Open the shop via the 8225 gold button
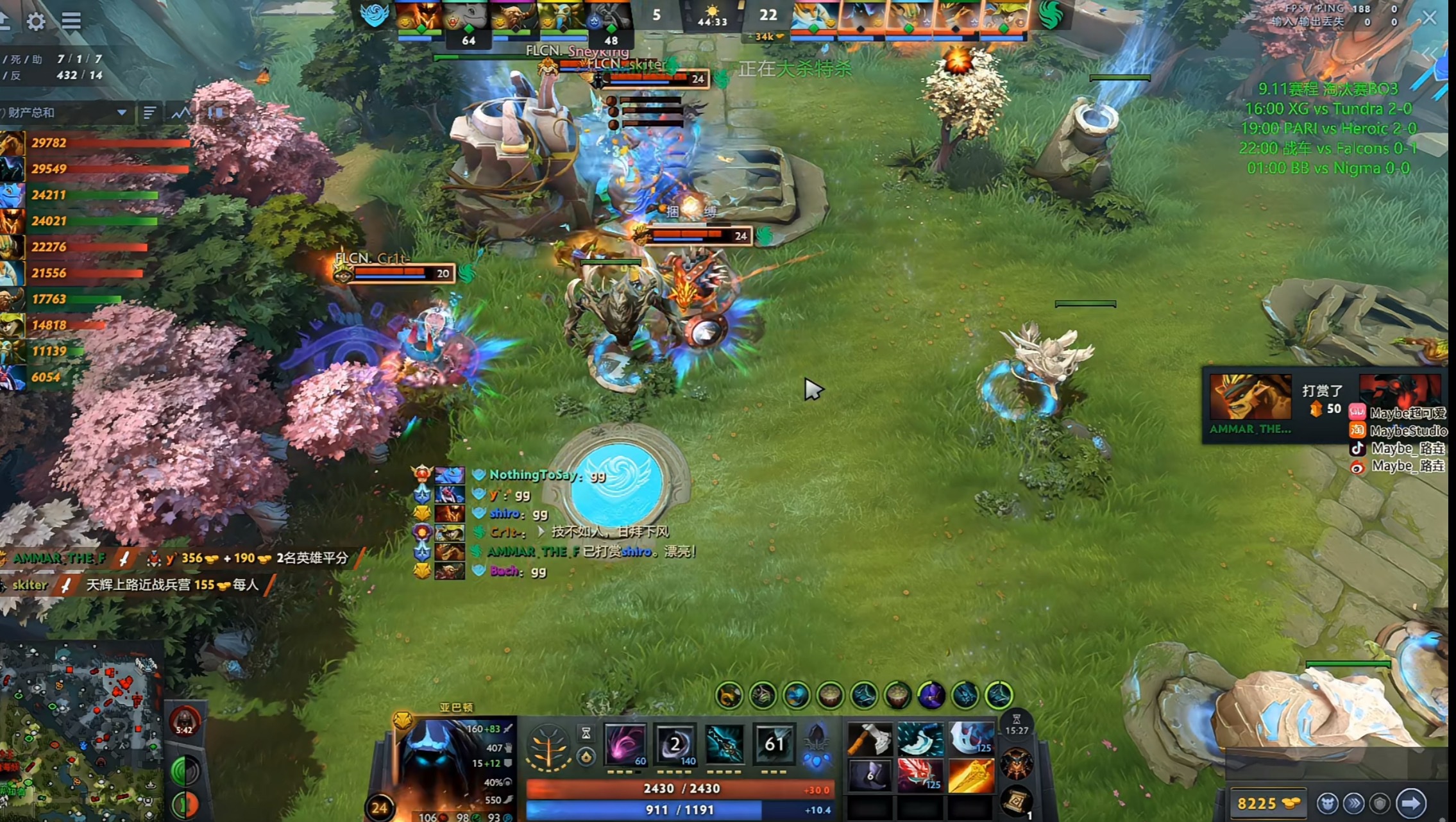Screen dimensions: 1456x822 1267,803
